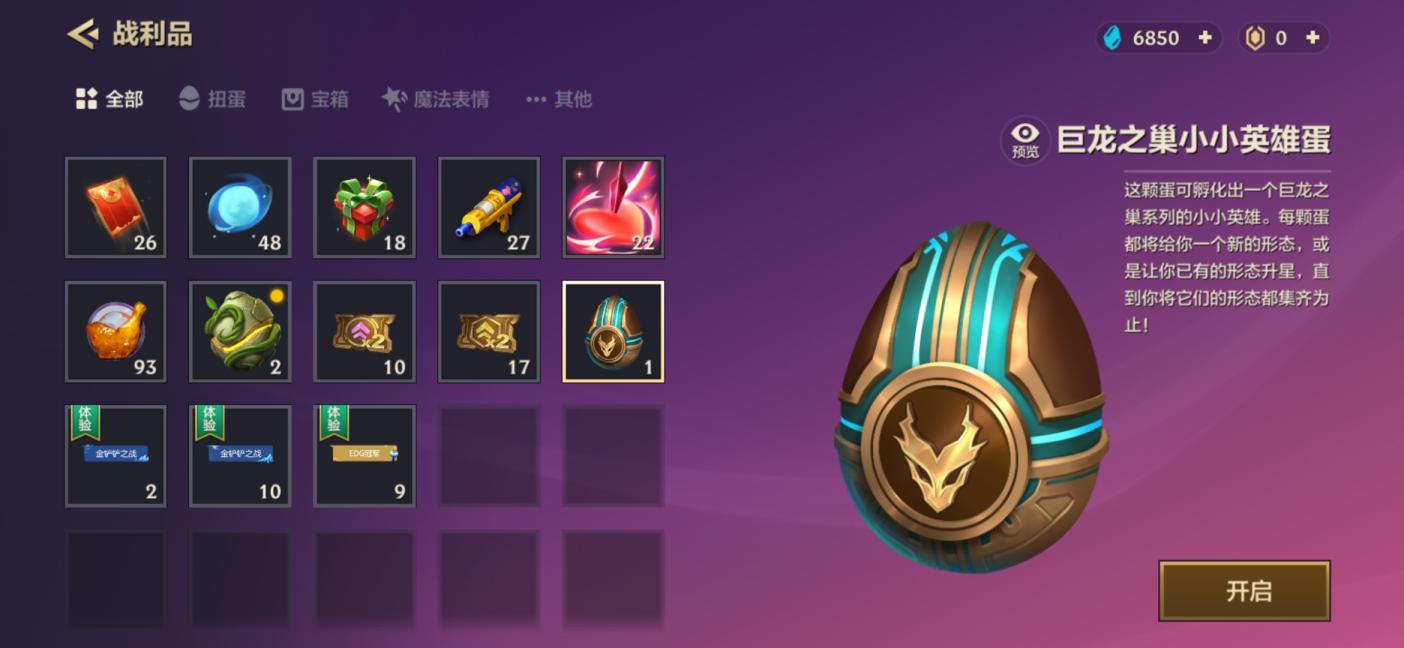1404x648 pixels.
Task: Select the 其他 category tab
Action: click(559, 99)
